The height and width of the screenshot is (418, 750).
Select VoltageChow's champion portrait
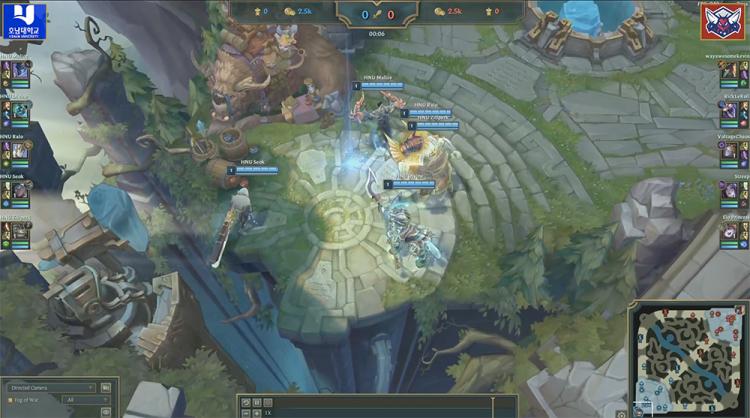[731, 153]
